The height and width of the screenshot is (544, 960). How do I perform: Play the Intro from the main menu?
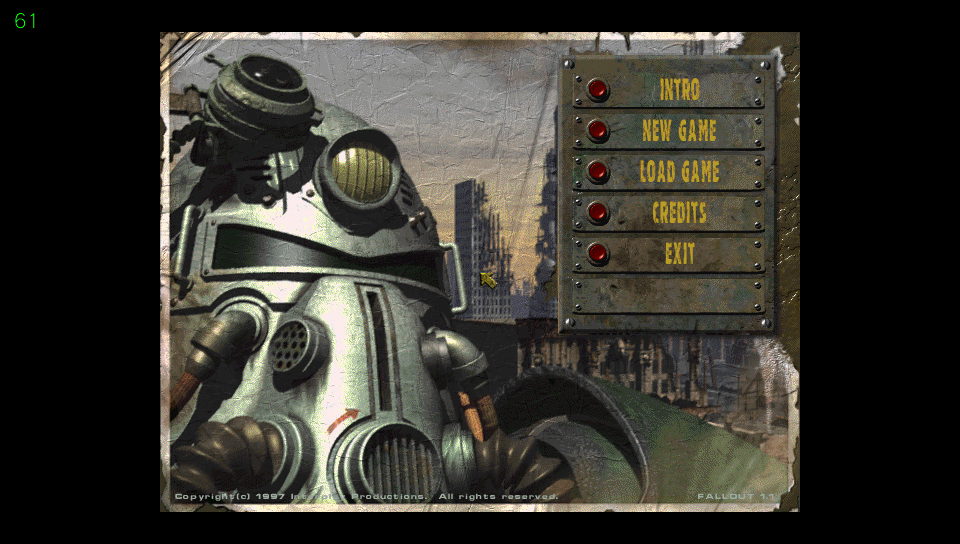(x=598, y=90)
